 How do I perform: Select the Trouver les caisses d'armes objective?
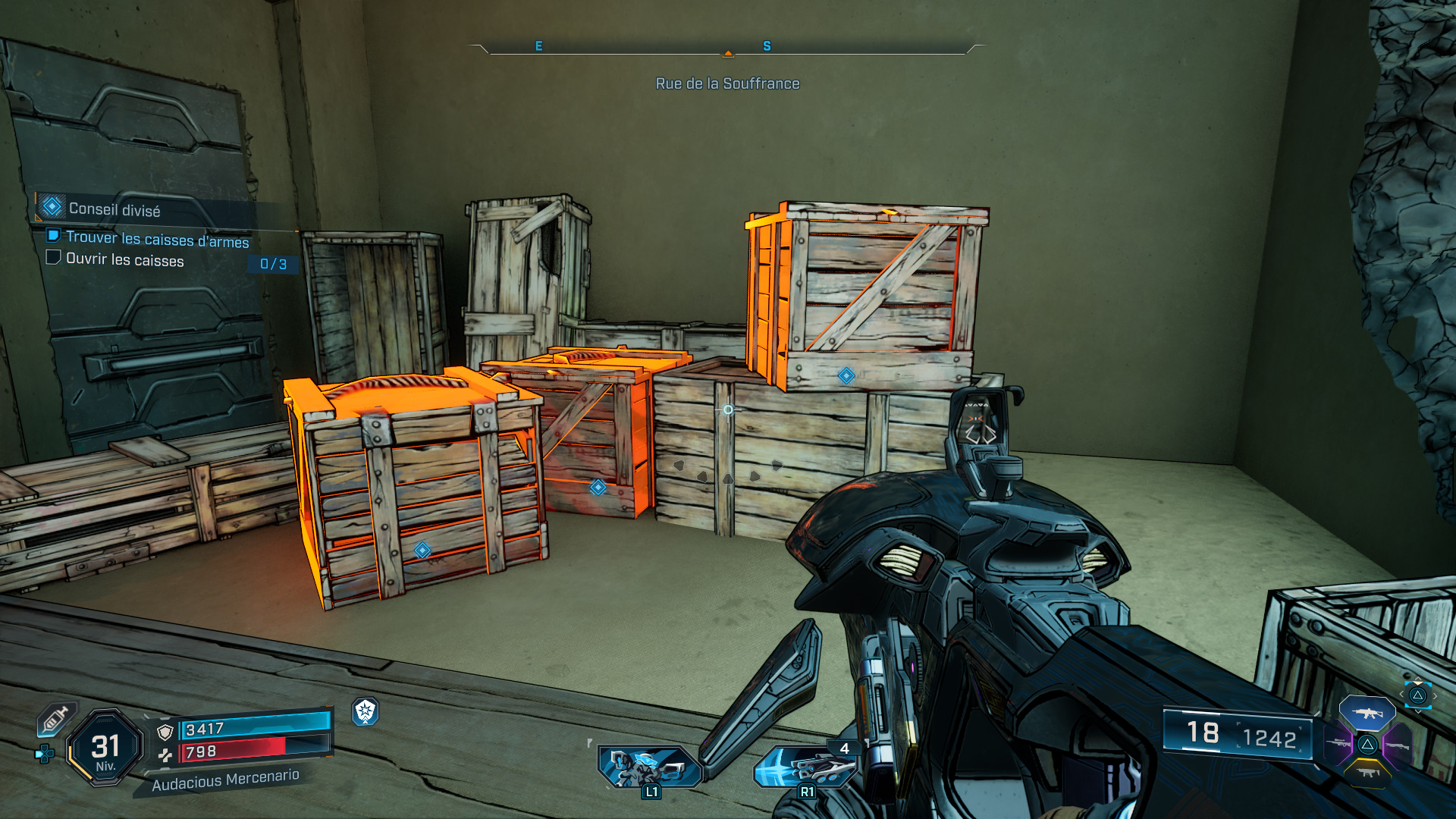pyautogui.click(x=157, y=239)
